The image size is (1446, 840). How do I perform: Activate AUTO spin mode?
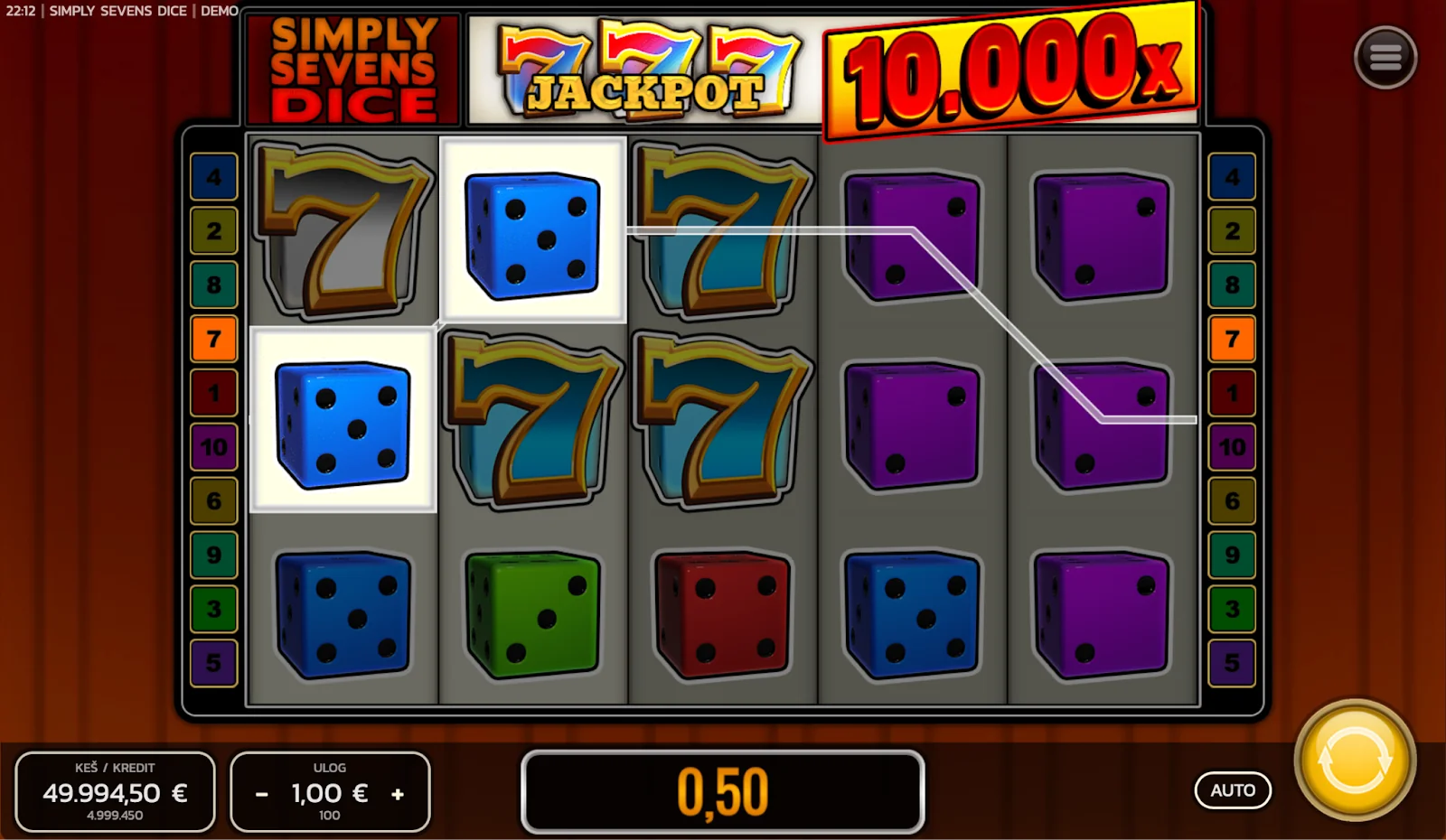point(1233,790)
